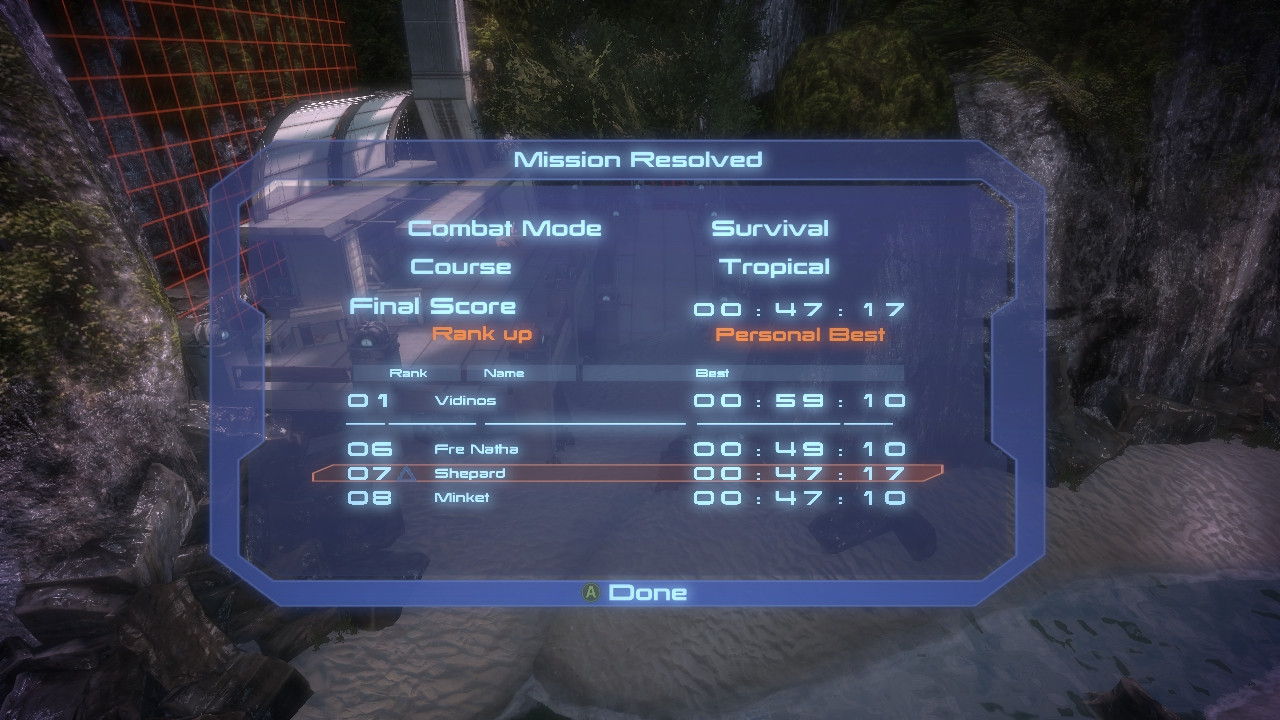This screenshot has width=1280, height=720.
Task: Click the Course heading
Action: click(463, 266)
